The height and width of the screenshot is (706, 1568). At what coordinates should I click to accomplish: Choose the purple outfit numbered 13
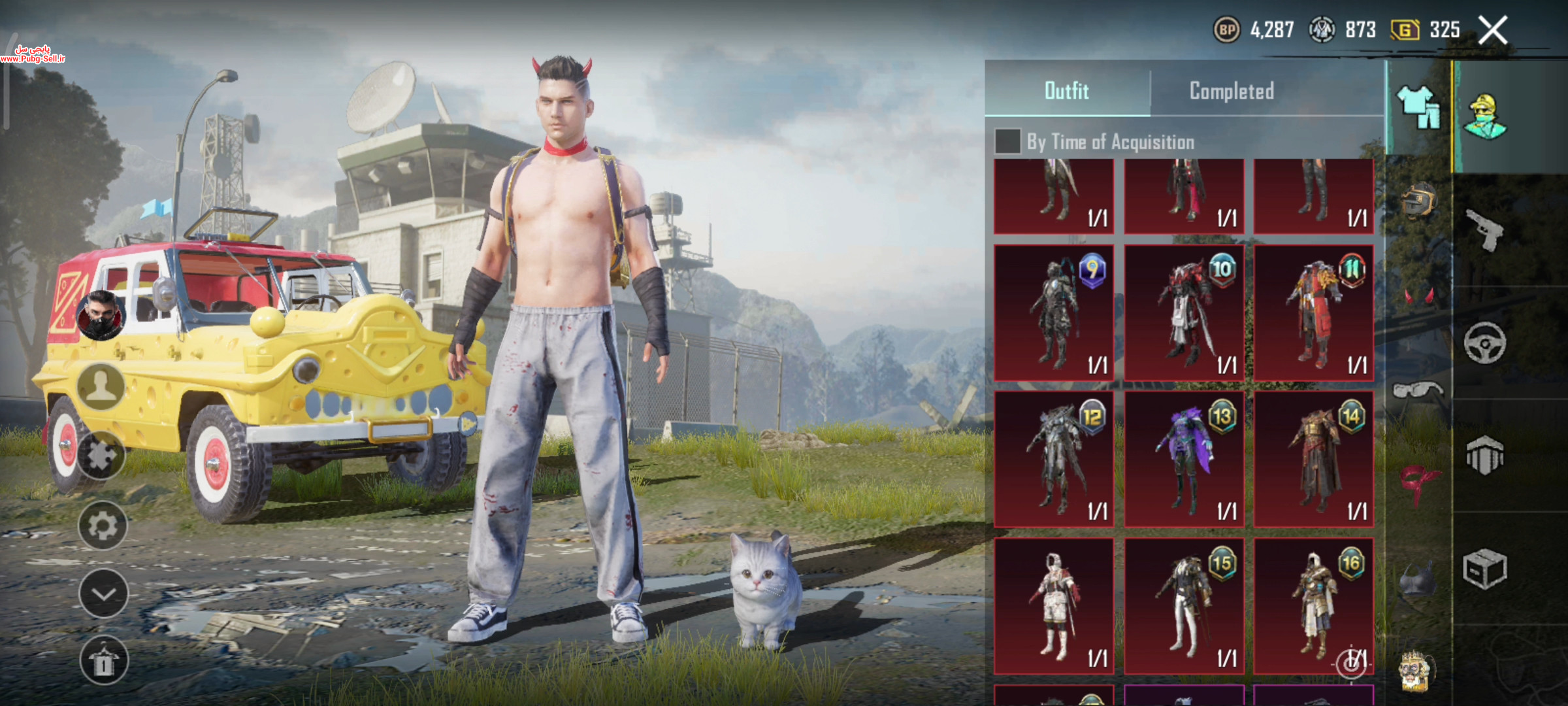(1184, 459)
